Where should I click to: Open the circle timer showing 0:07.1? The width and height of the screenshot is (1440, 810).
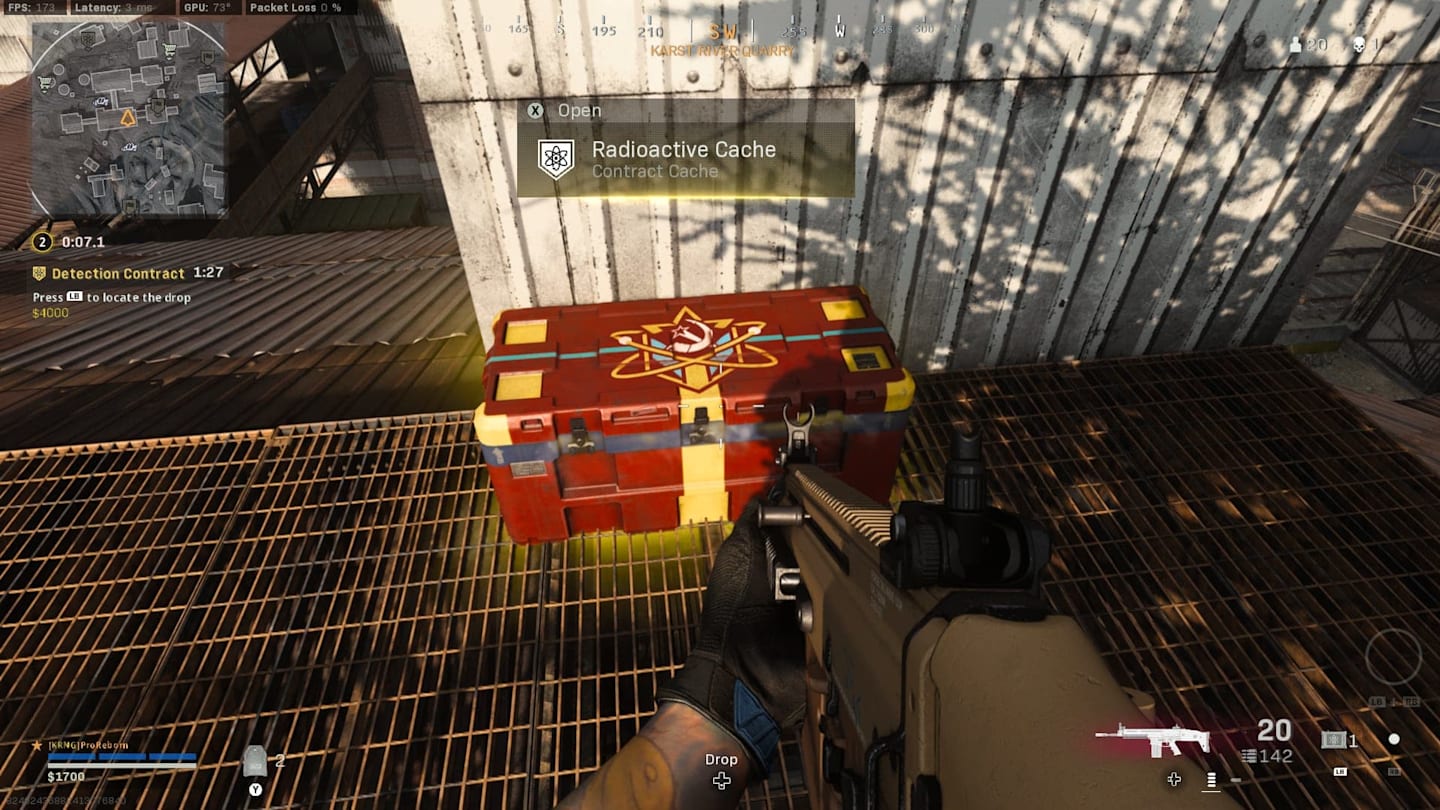(x=40, y=239)
